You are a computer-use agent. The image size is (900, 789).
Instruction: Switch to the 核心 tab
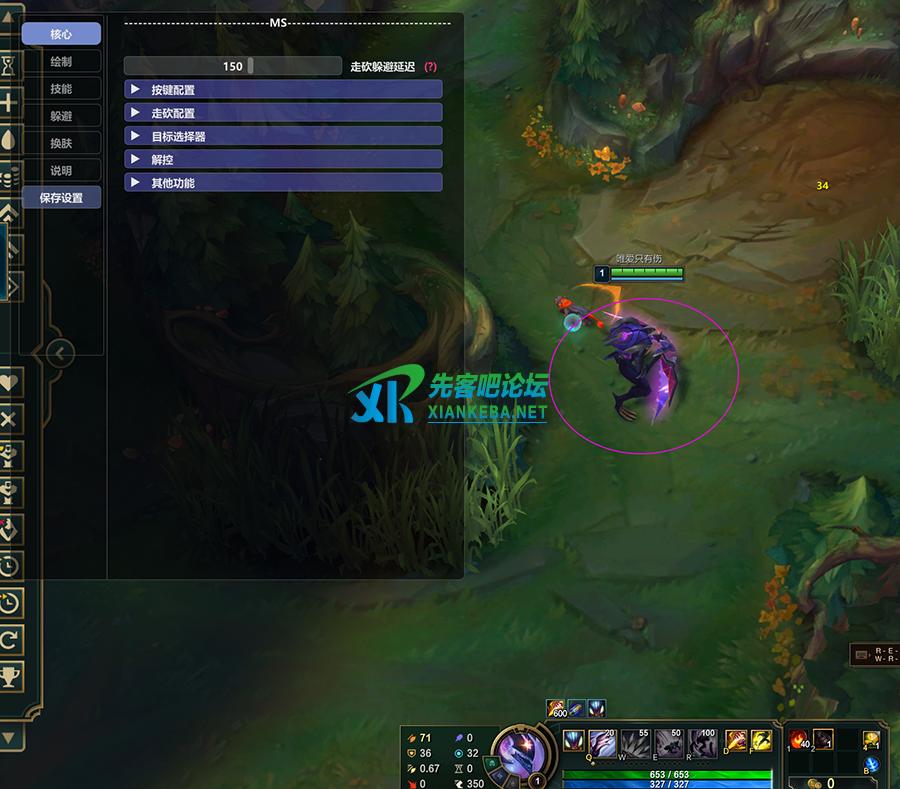click(x=61, y=34)
